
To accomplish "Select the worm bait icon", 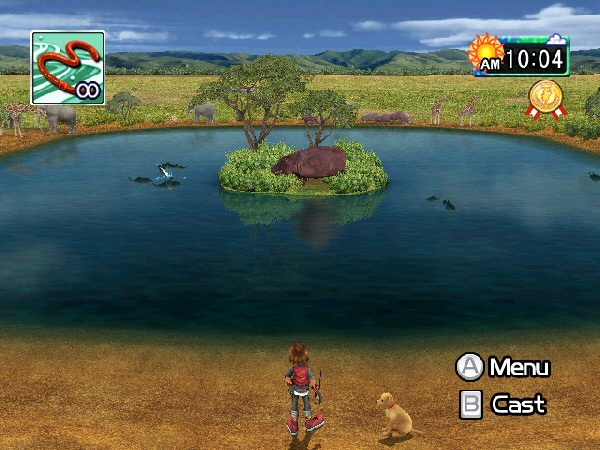I will (67, 67).
